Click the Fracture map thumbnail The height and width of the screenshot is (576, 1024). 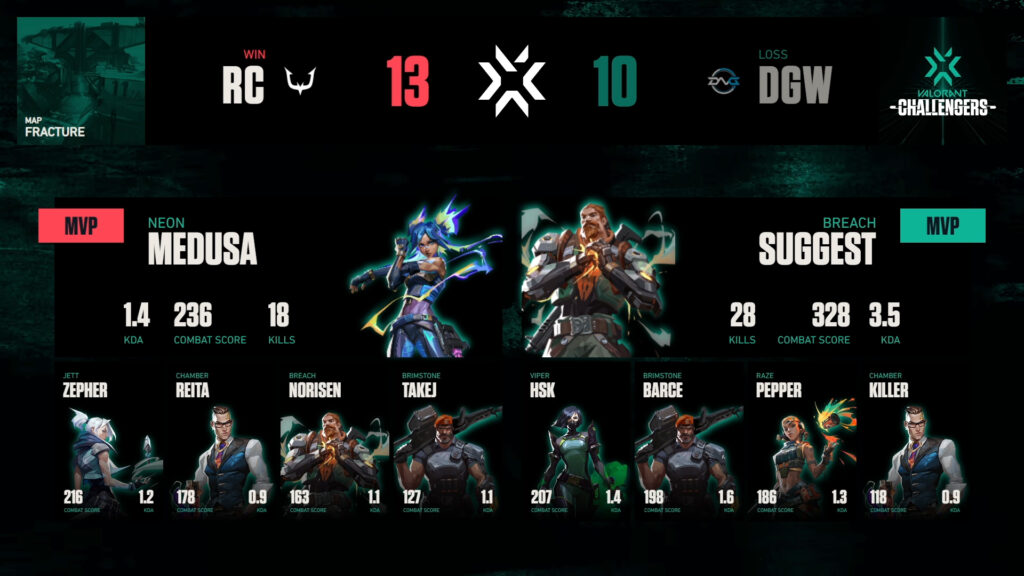(81, 81)
